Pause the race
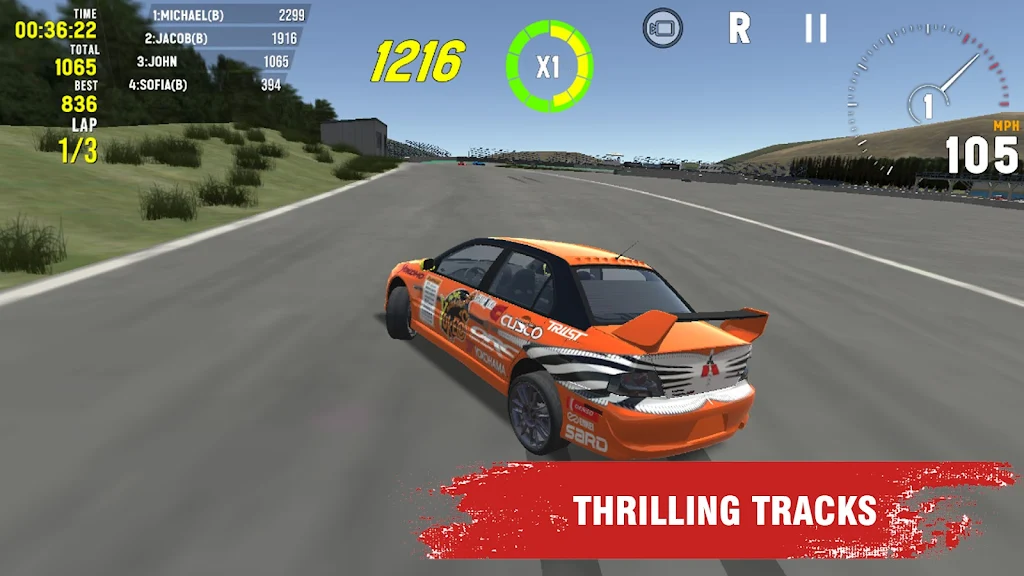The height and width of the screenshot is (576, 1024). (816, 28)
